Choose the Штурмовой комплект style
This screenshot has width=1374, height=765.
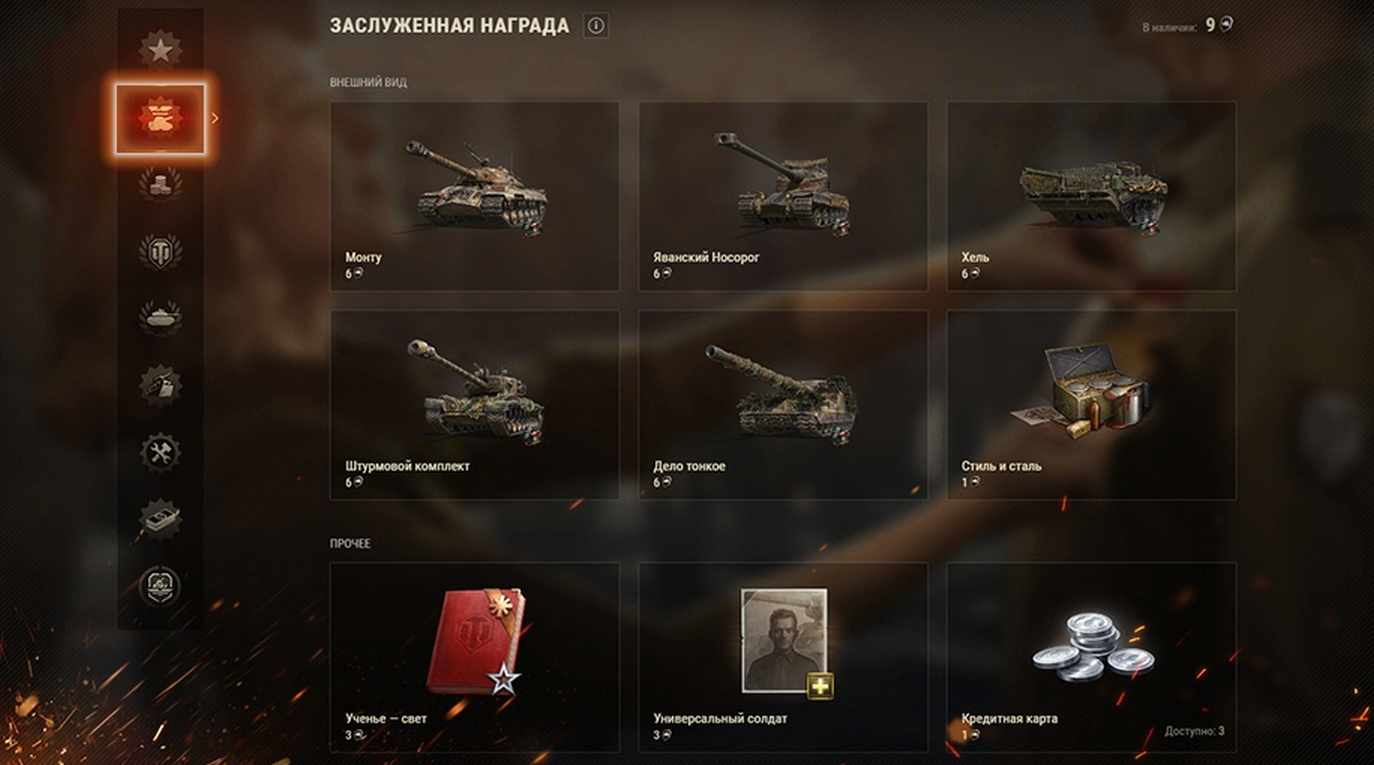(x=474, y=404)
